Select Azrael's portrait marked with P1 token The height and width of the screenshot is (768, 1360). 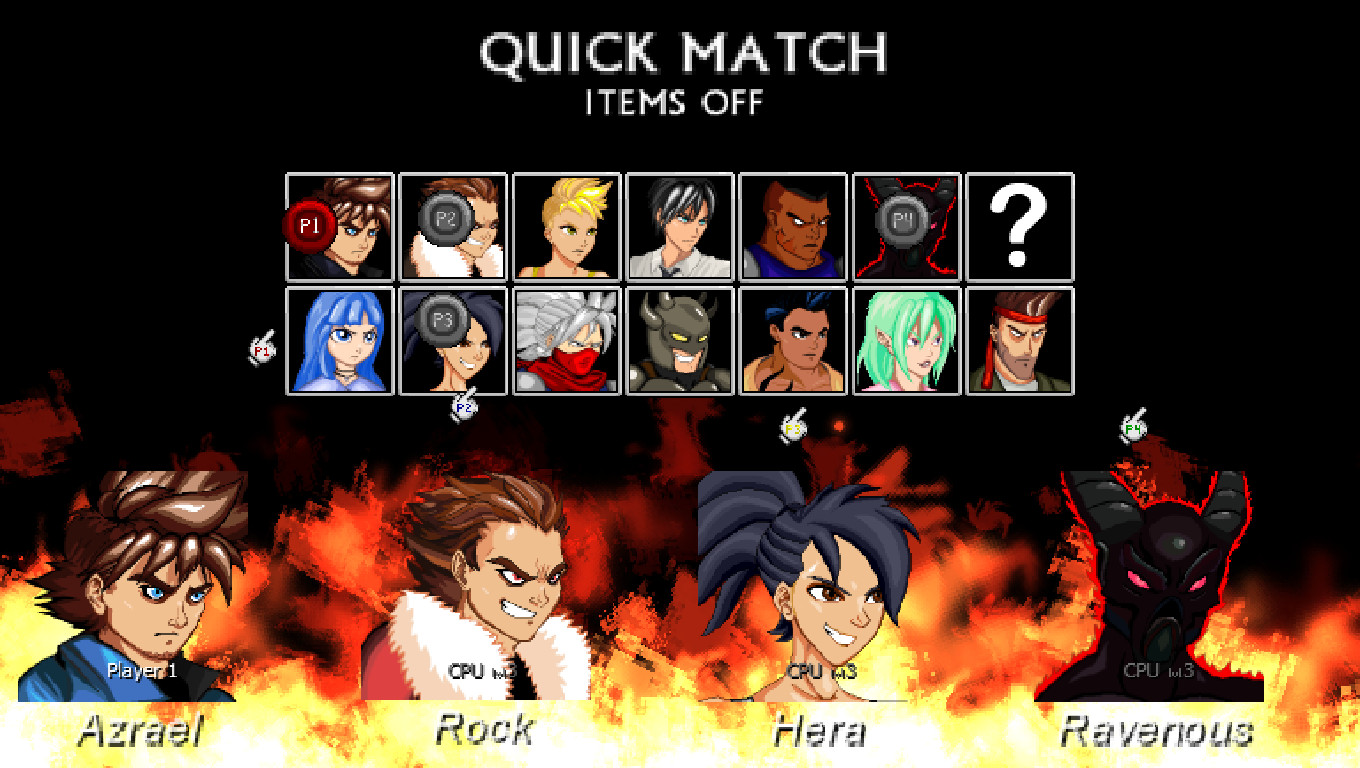pyautogui.click(x=339, y=228)
